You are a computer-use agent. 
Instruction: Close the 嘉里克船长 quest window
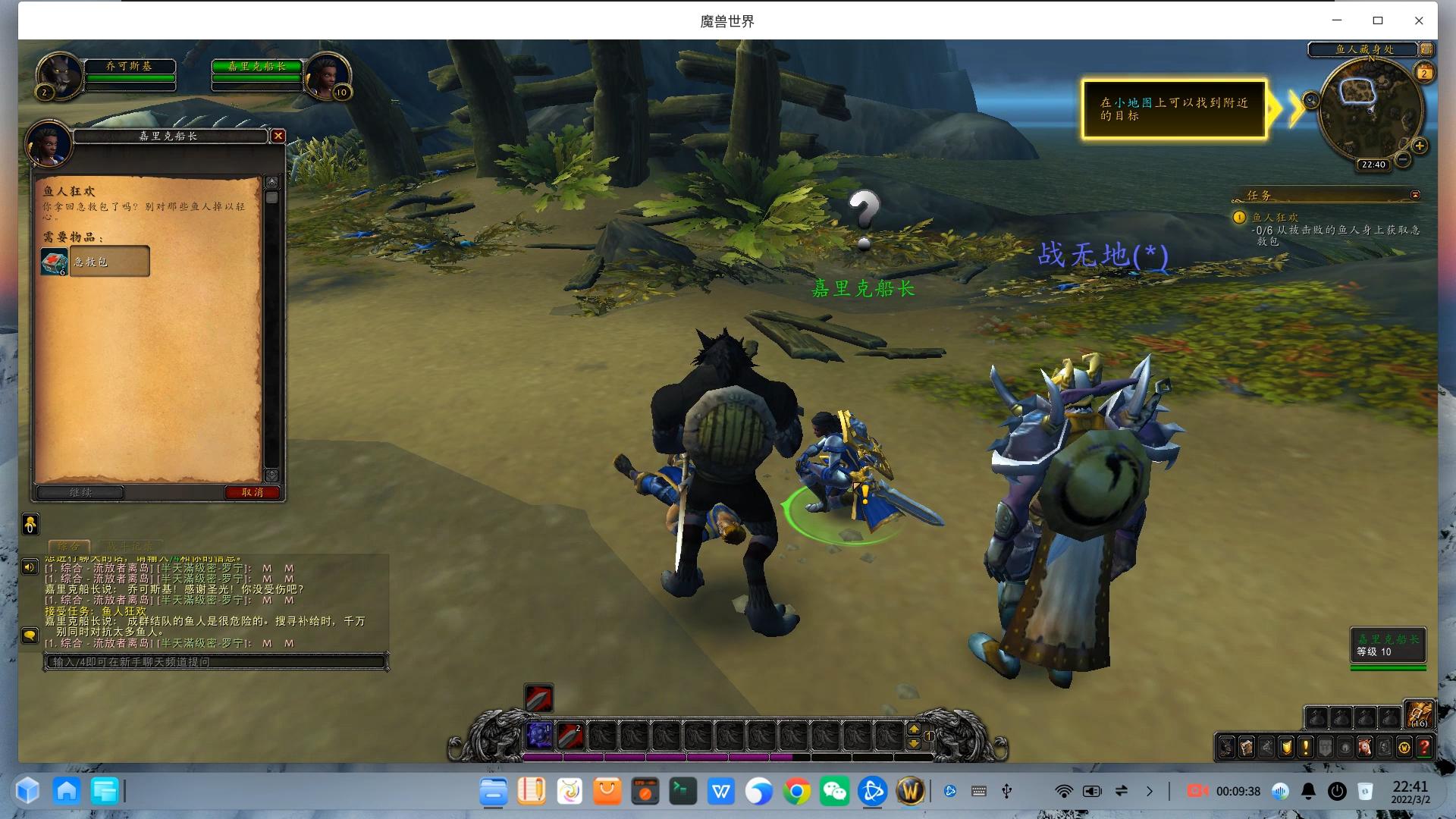click(278, 136)
